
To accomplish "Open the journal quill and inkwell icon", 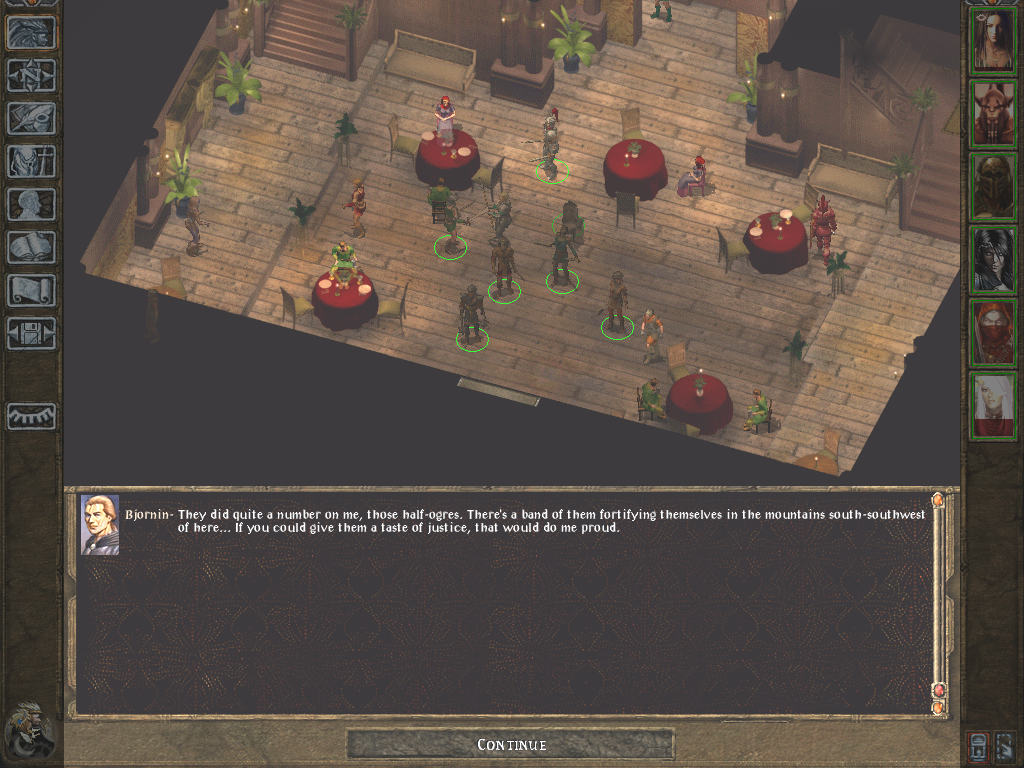I will (x=31, y=118).
